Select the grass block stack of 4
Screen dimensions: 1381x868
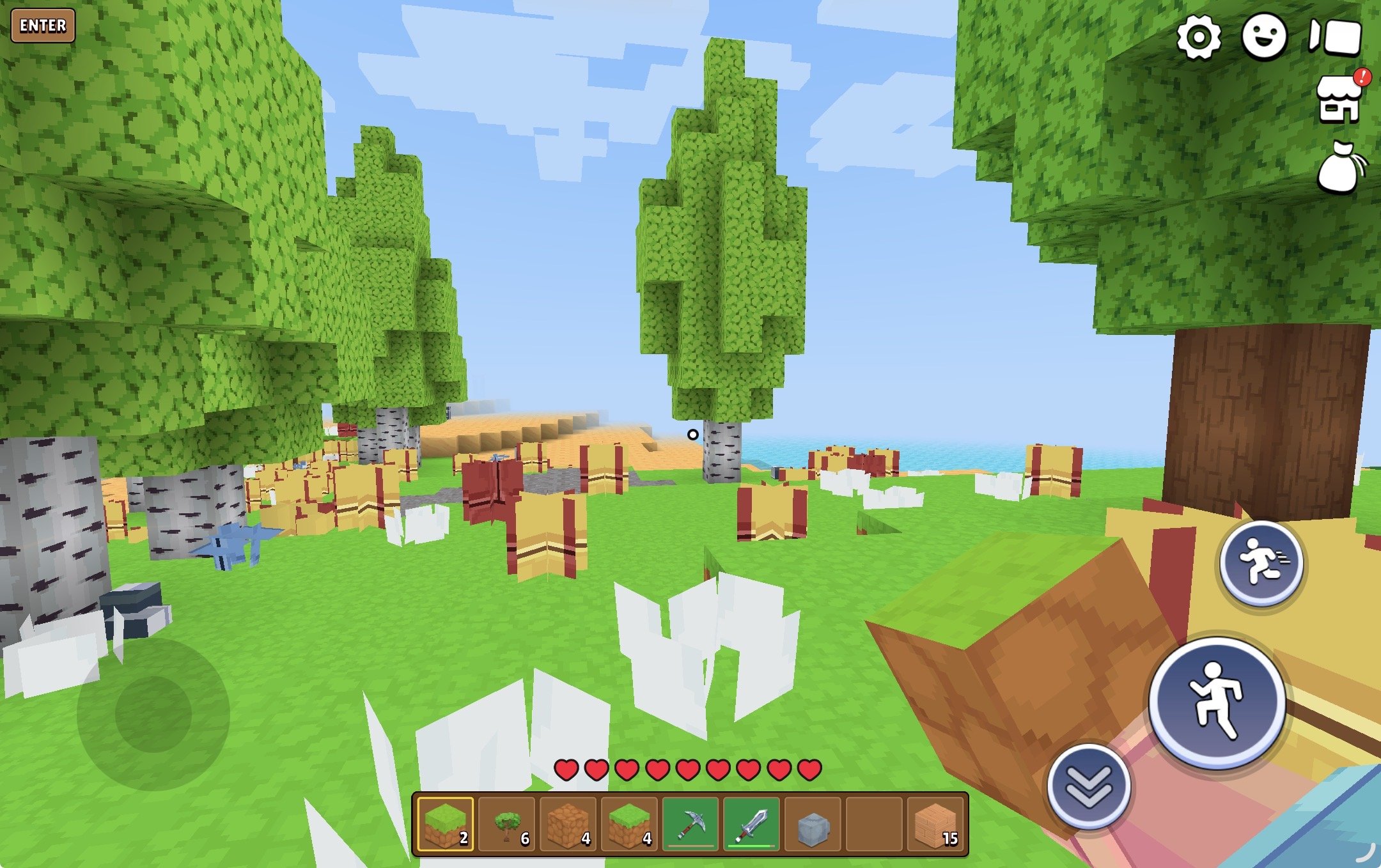coord(630,825)
